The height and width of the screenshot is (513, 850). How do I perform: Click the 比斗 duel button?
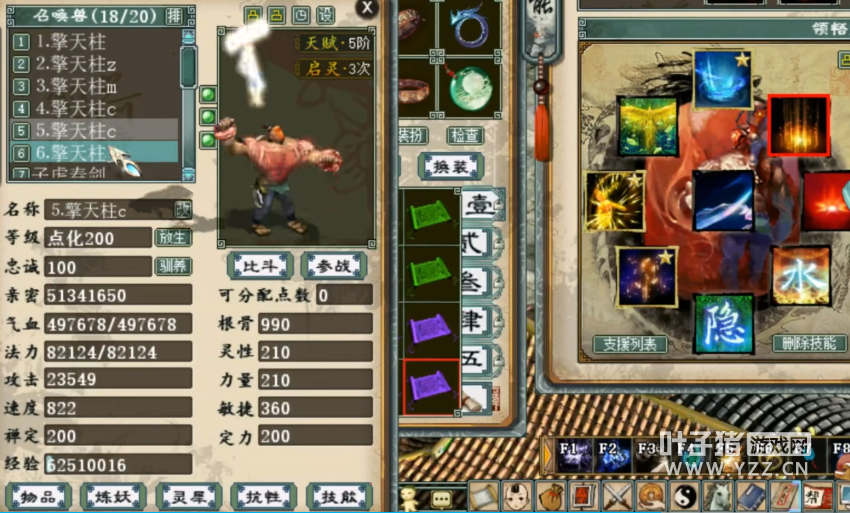click(x=260, y=265)
